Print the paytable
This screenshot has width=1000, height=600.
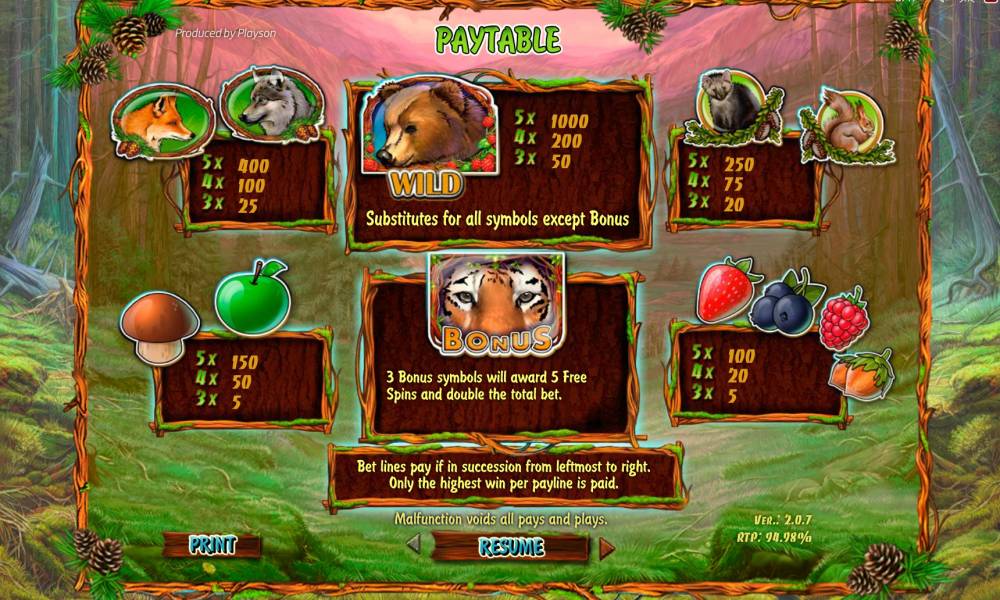click(212, 546)
